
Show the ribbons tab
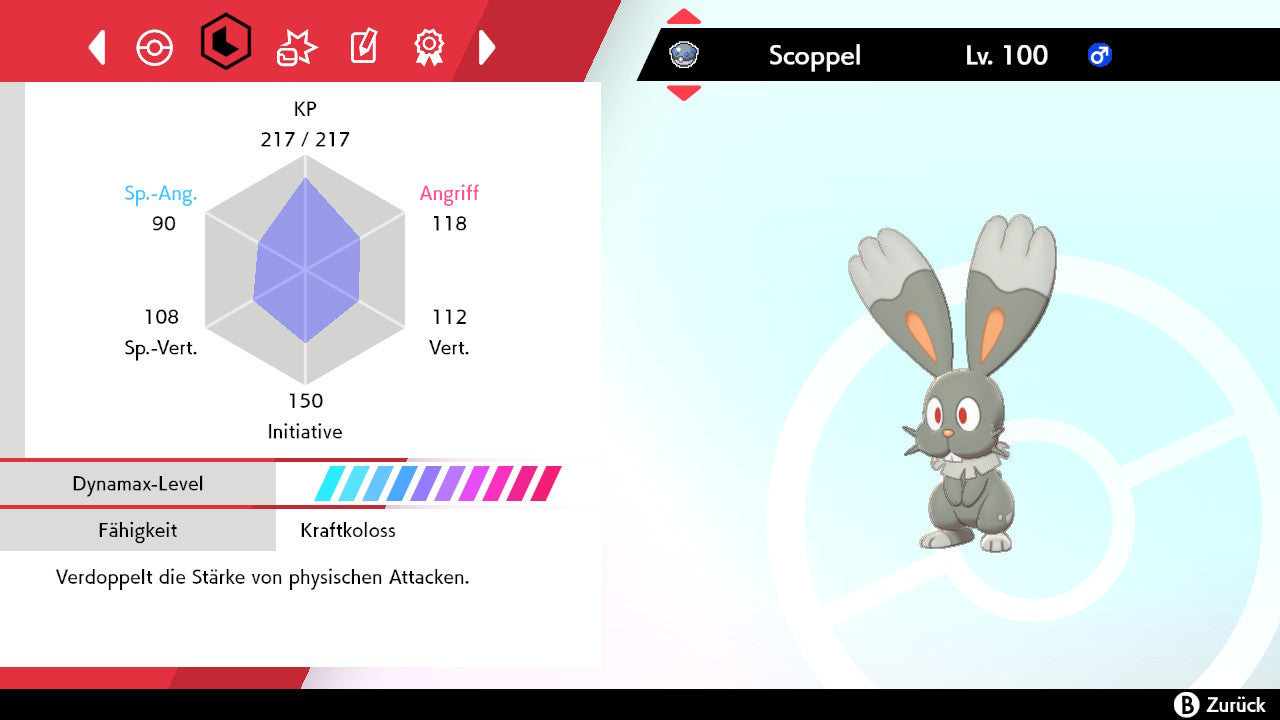(429, 47)
